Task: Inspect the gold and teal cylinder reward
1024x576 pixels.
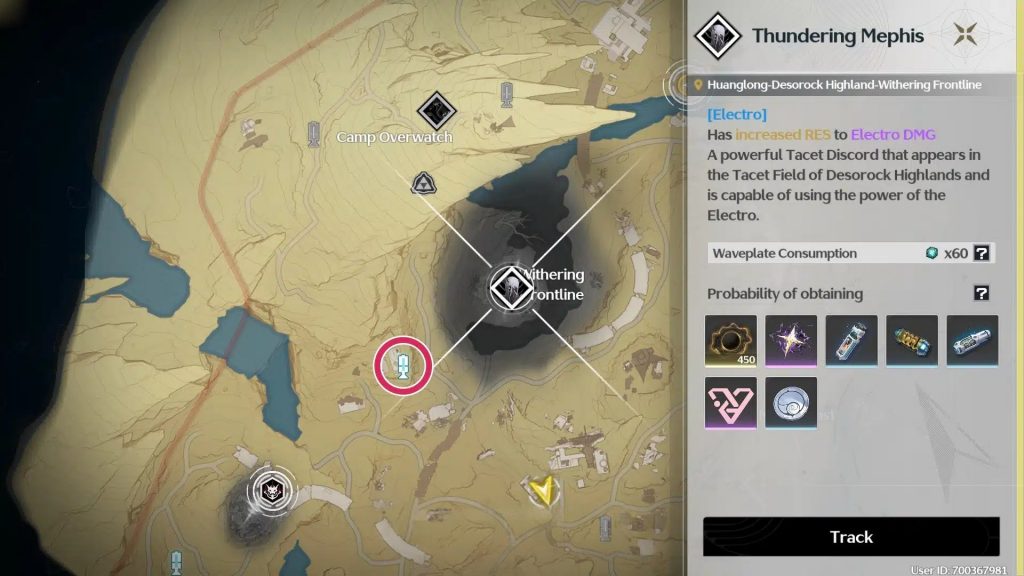Action: pyautogui.click(x=912, y=341)
